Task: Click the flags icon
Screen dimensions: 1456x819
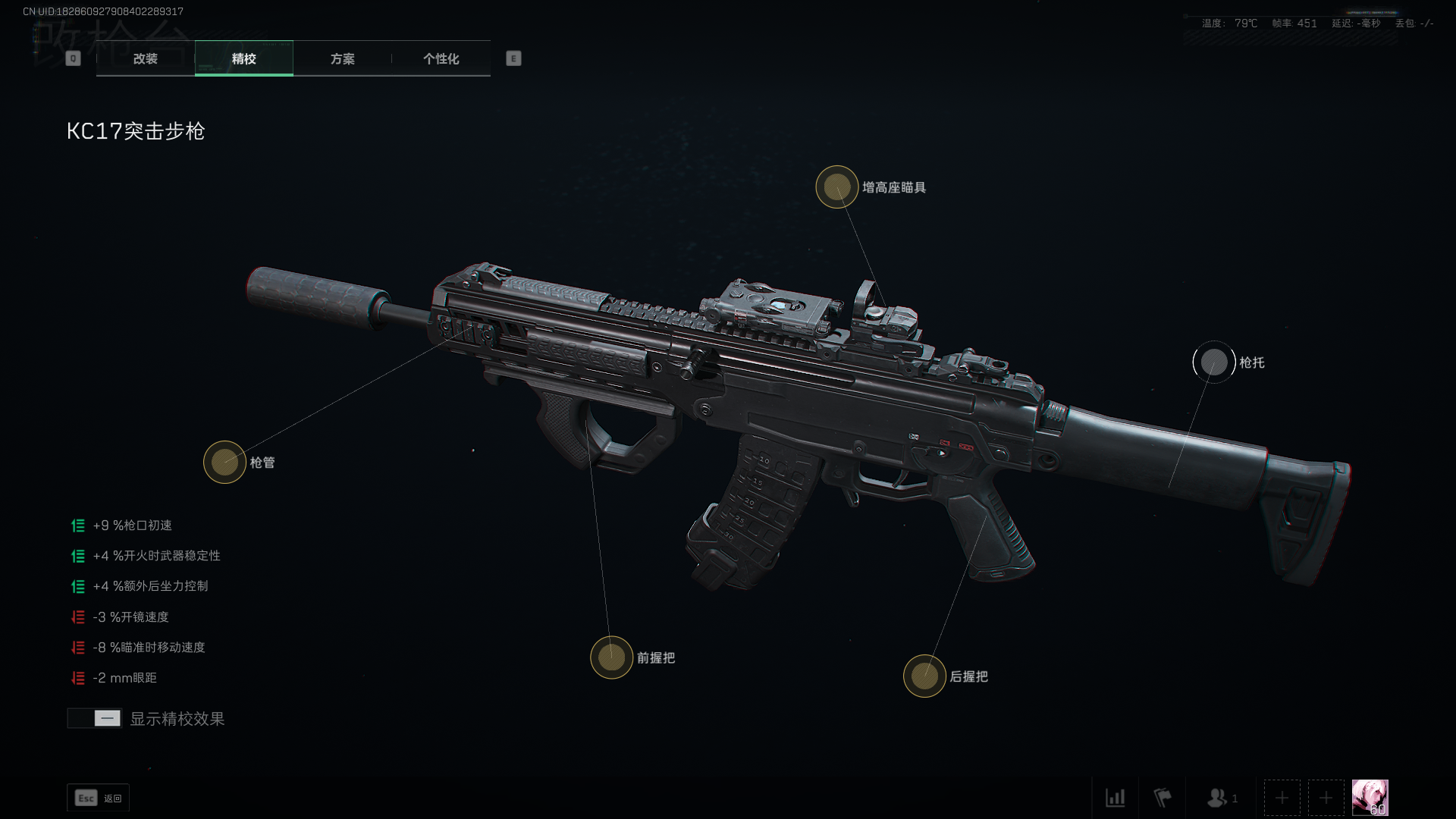Action: (1162, 798)
